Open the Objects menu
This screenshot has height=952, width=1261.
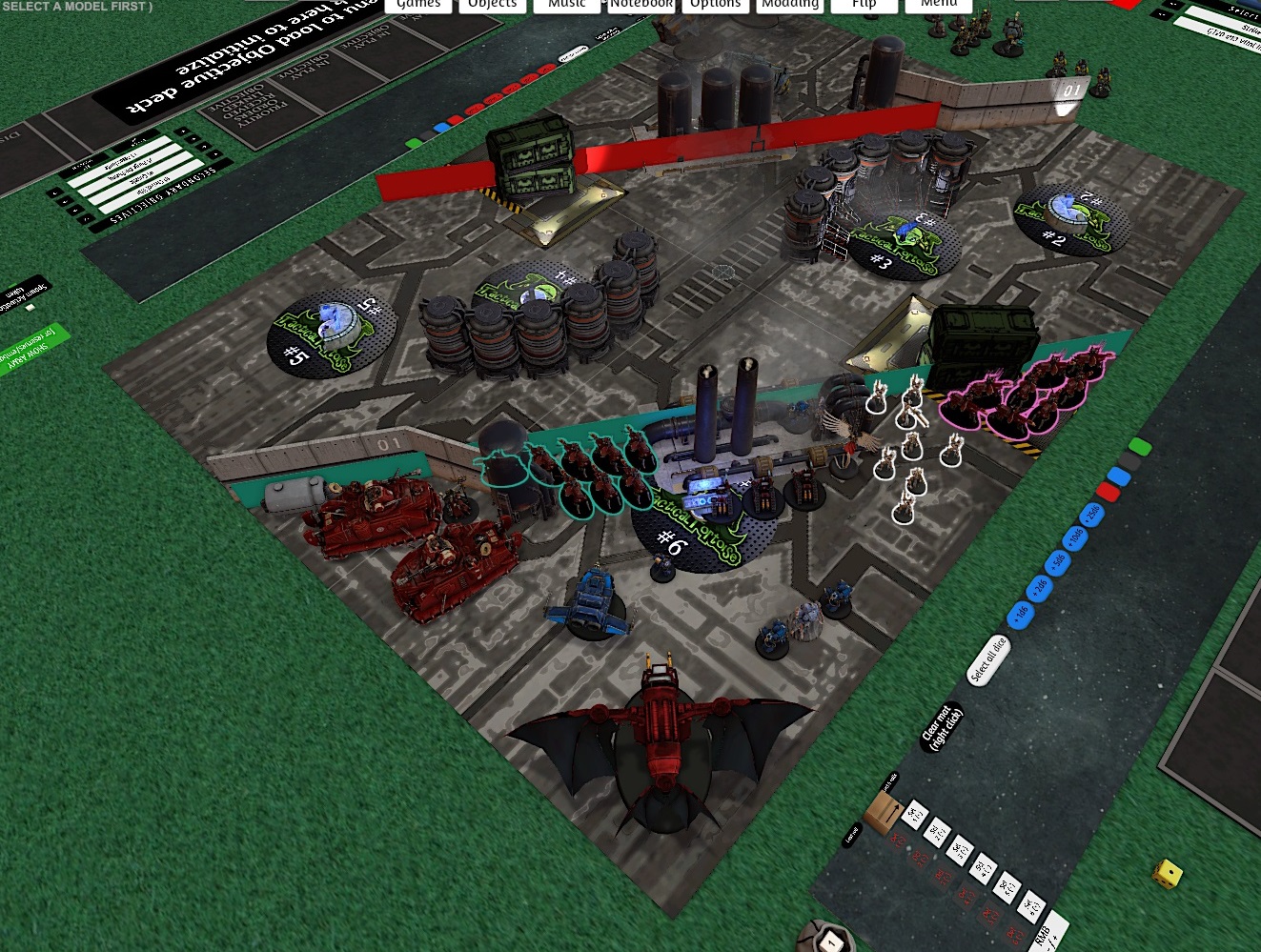pyautogui.click(x=492, y=5)
